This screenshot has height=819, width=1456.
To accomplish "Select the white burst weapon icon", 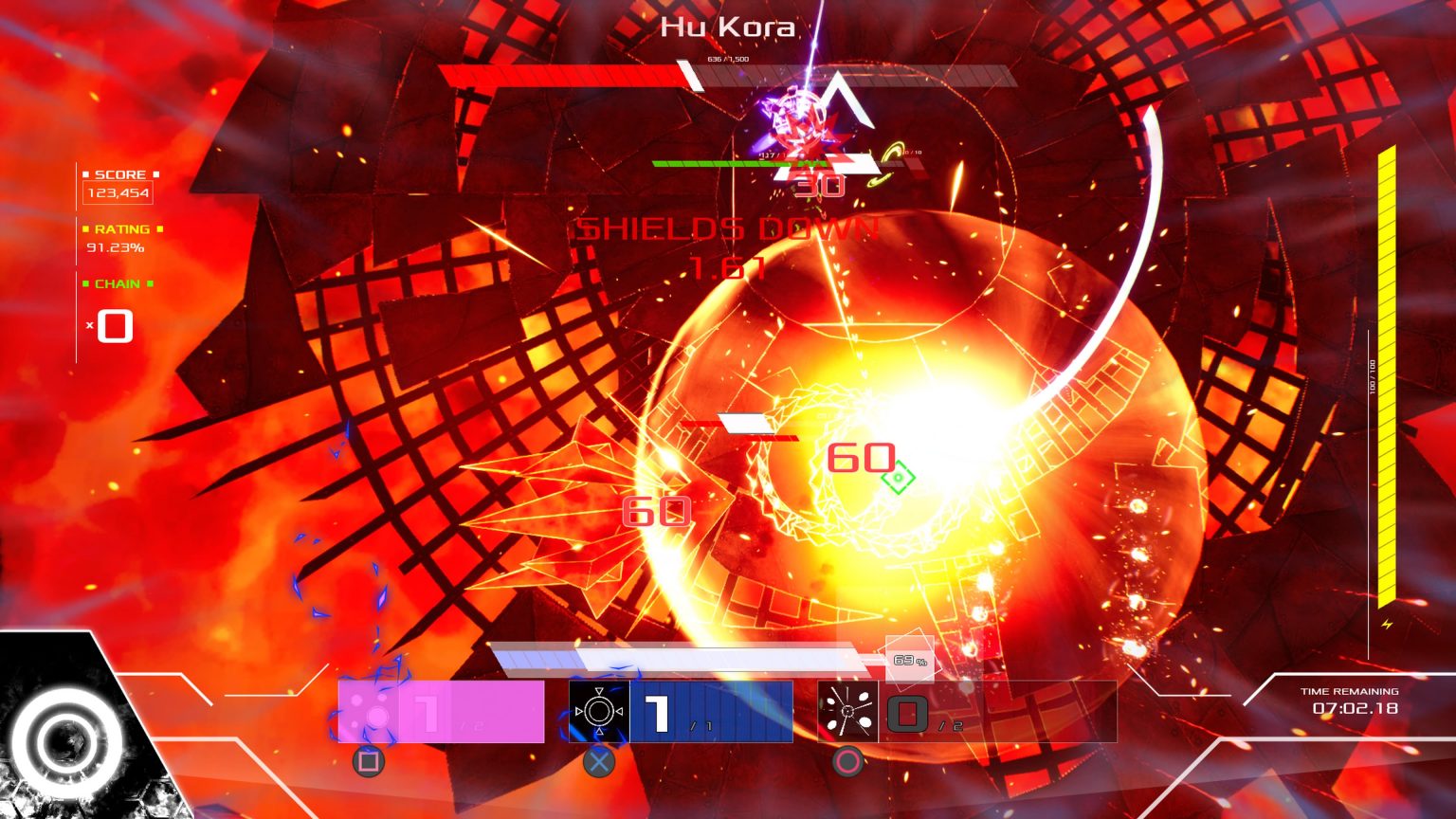I will [850, 709].
